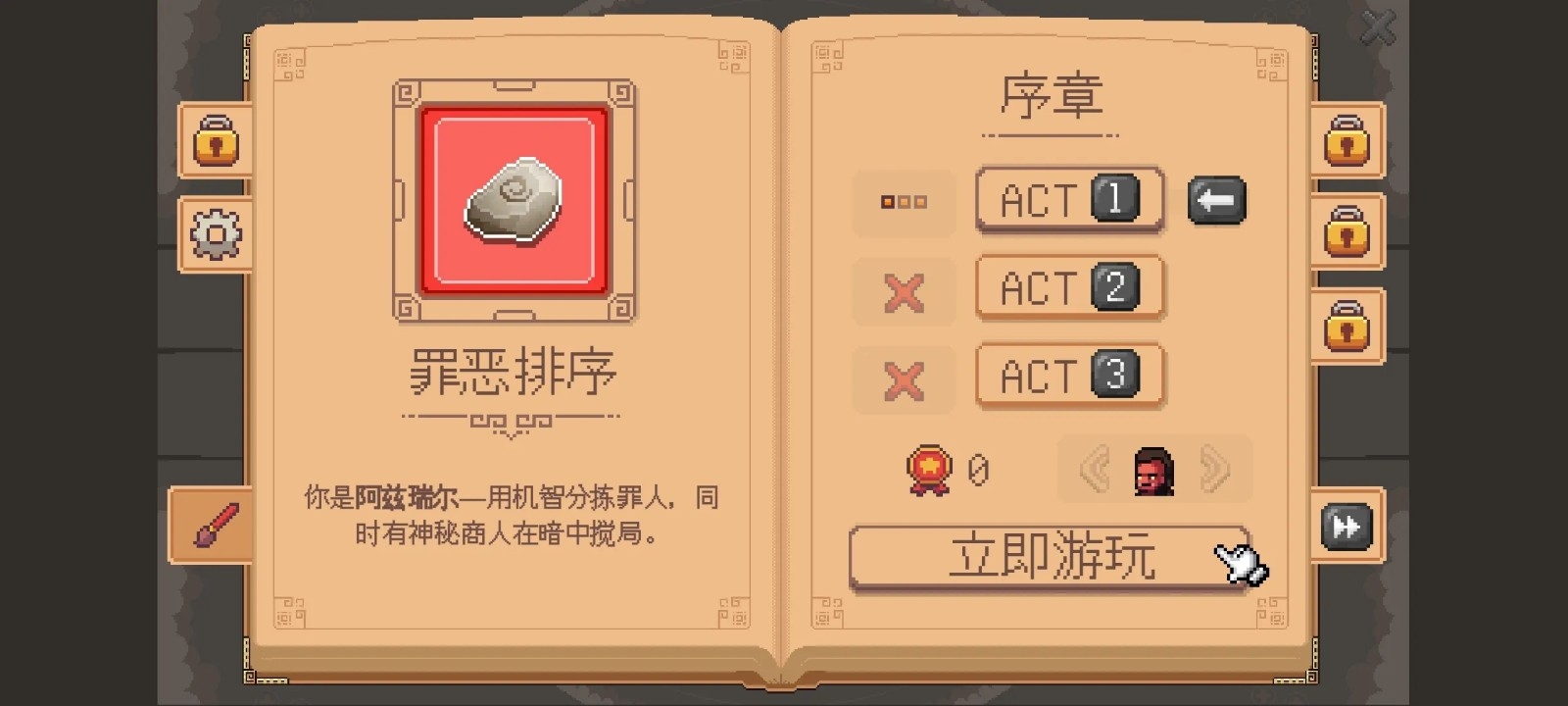Browse to the next character with the right chevron

click(1218, 470)
